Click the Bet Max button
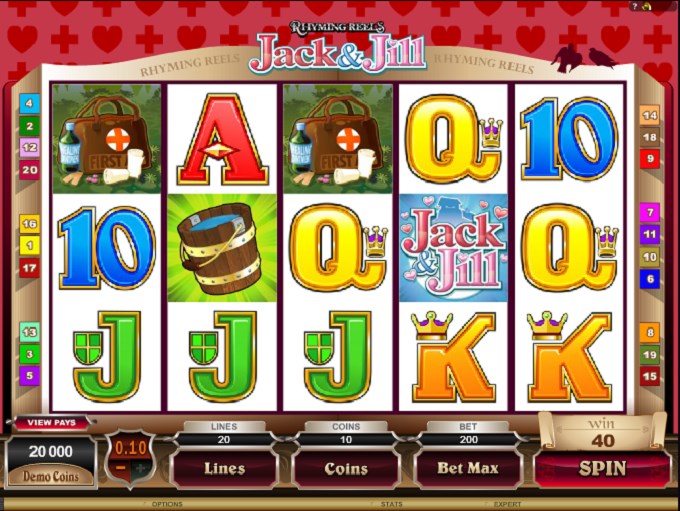Screen dimensions: 680x511 (x=468, y=468)
